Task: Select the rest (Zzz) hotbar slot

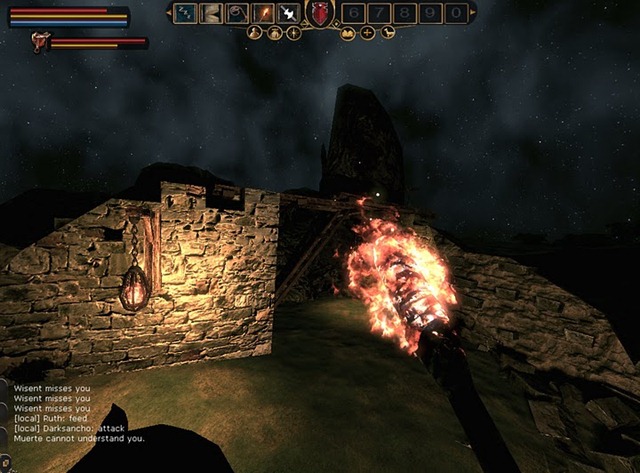Action: coord(185,13)
